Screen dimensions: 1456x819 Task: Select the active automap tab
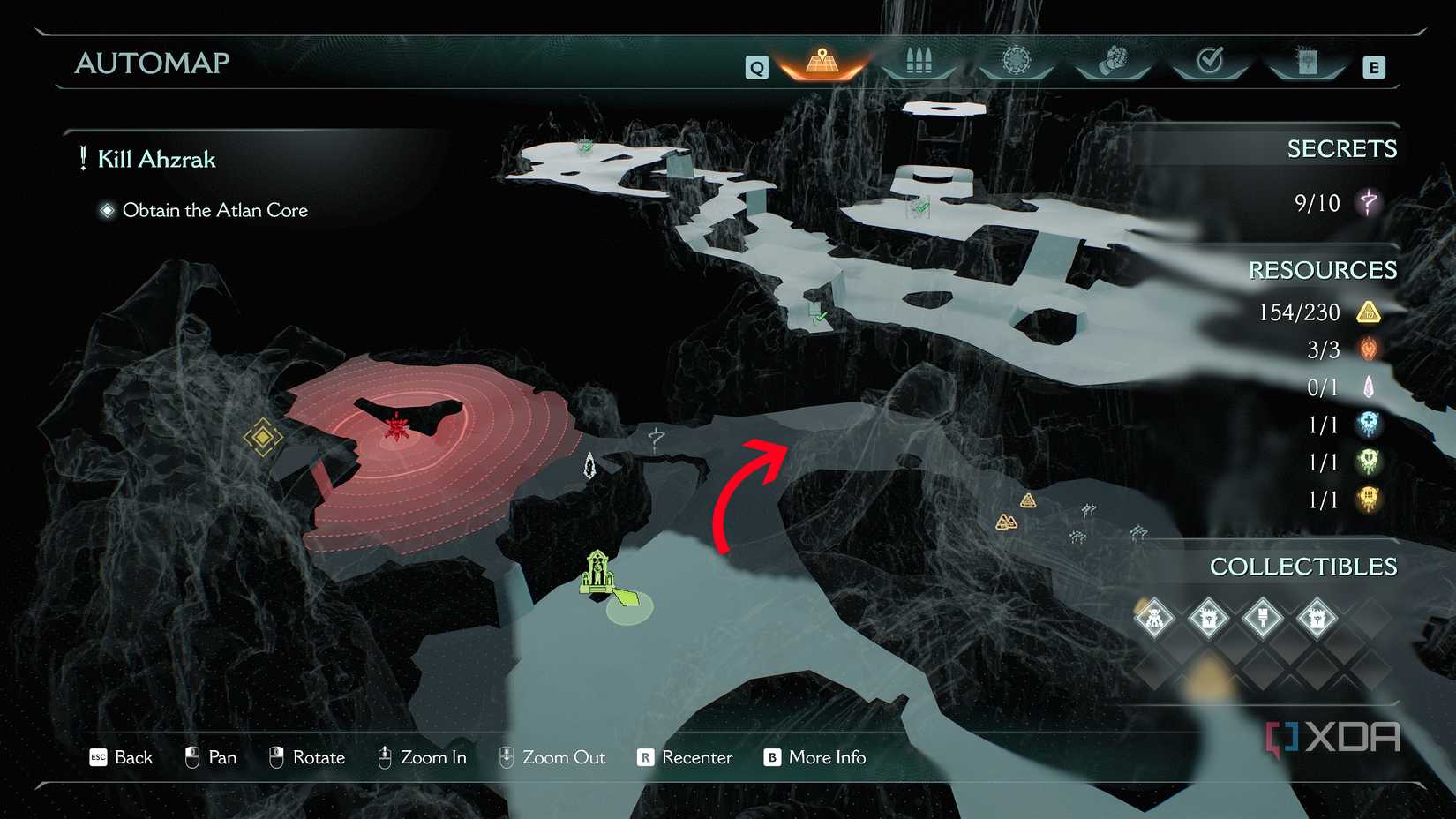coord(822,62)
